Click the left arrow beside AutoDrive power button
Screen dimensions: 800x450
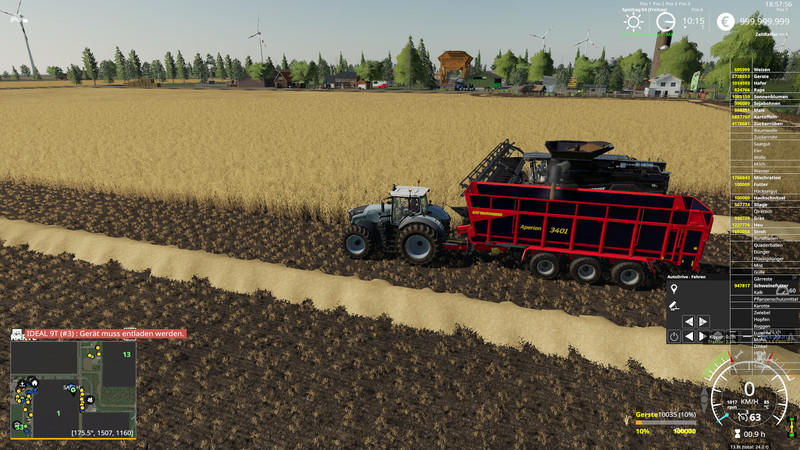coord(689,336)
